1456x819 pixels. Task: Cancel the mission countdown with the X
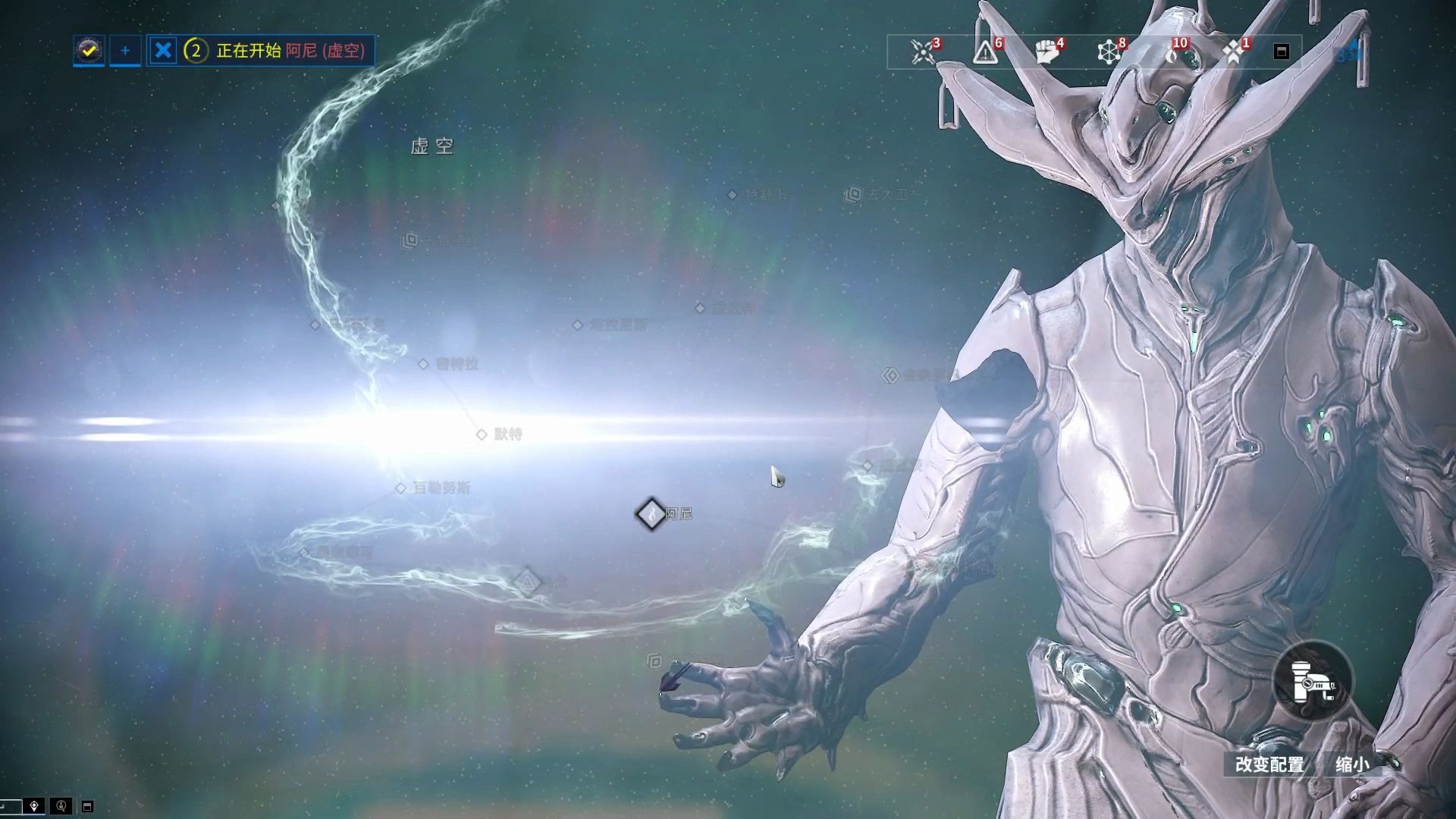coord(163,51)
